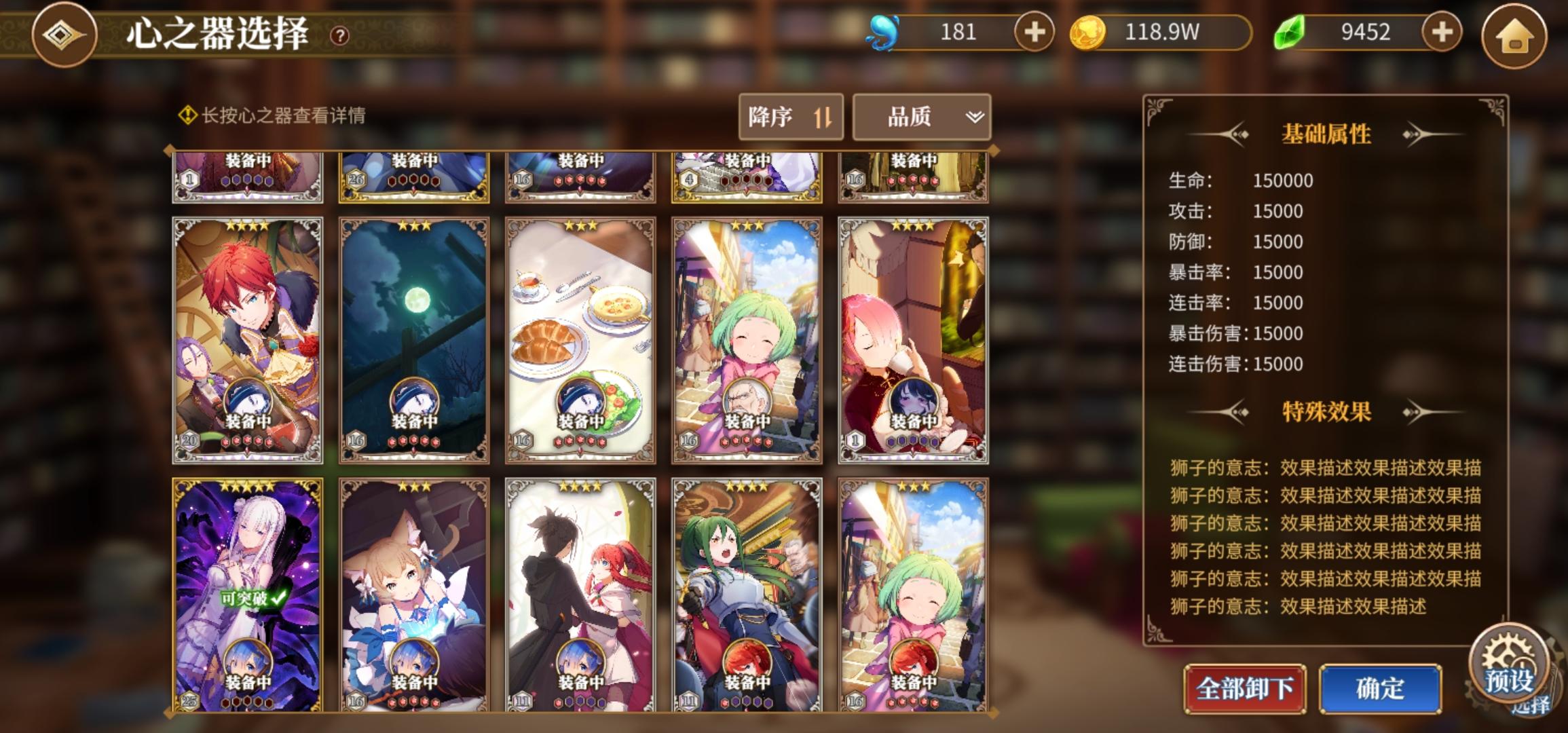Open the 品质 quality filter dropdown
This screenshot has height=733, width=1568.
(908, 117)
